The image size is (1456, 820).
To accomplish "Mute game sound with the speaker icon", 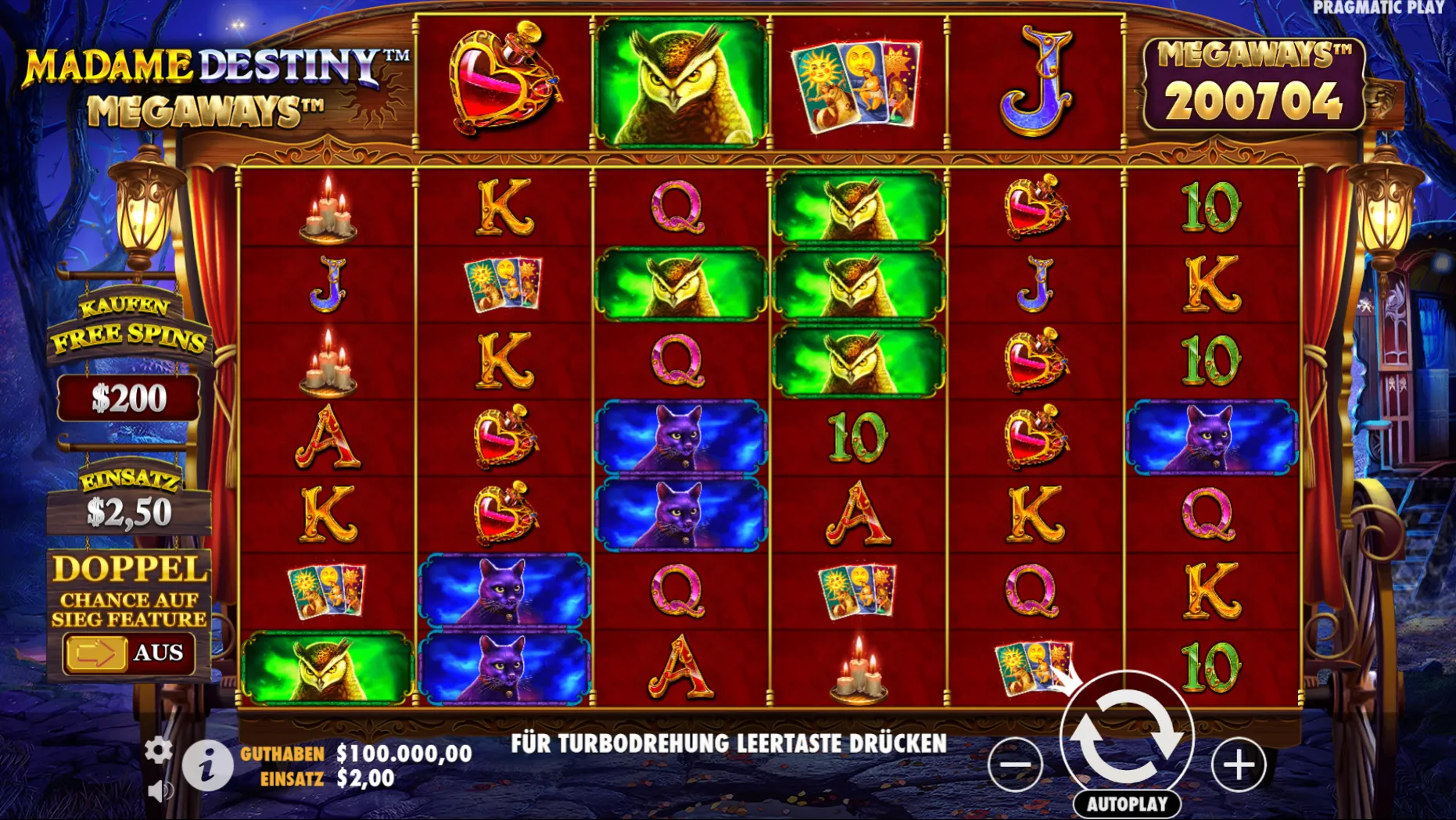I will tap(162, 790).
